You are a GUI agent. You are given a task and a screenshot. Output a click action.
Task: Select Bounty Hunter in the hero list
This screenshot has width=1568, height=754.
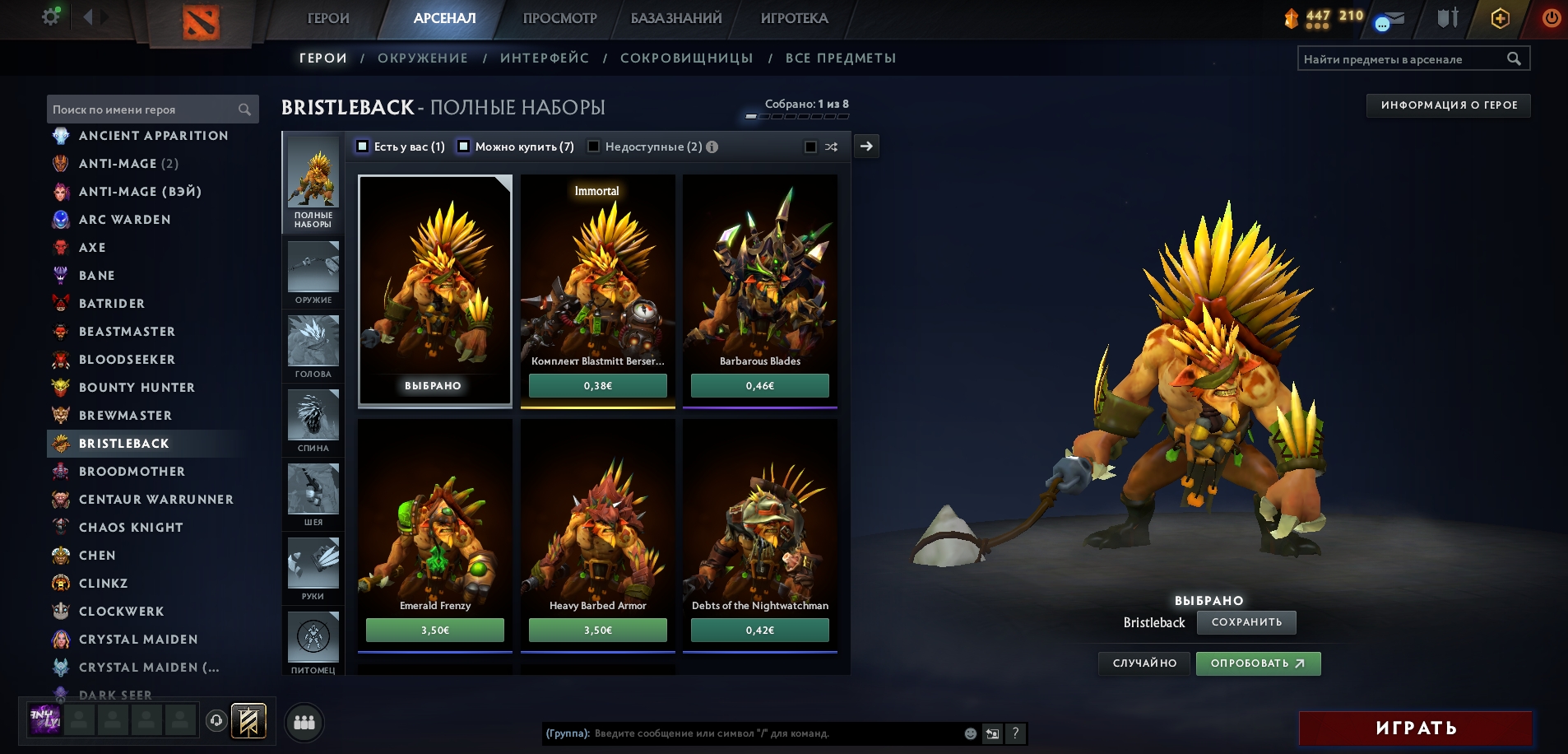click(x=137, y=388)
